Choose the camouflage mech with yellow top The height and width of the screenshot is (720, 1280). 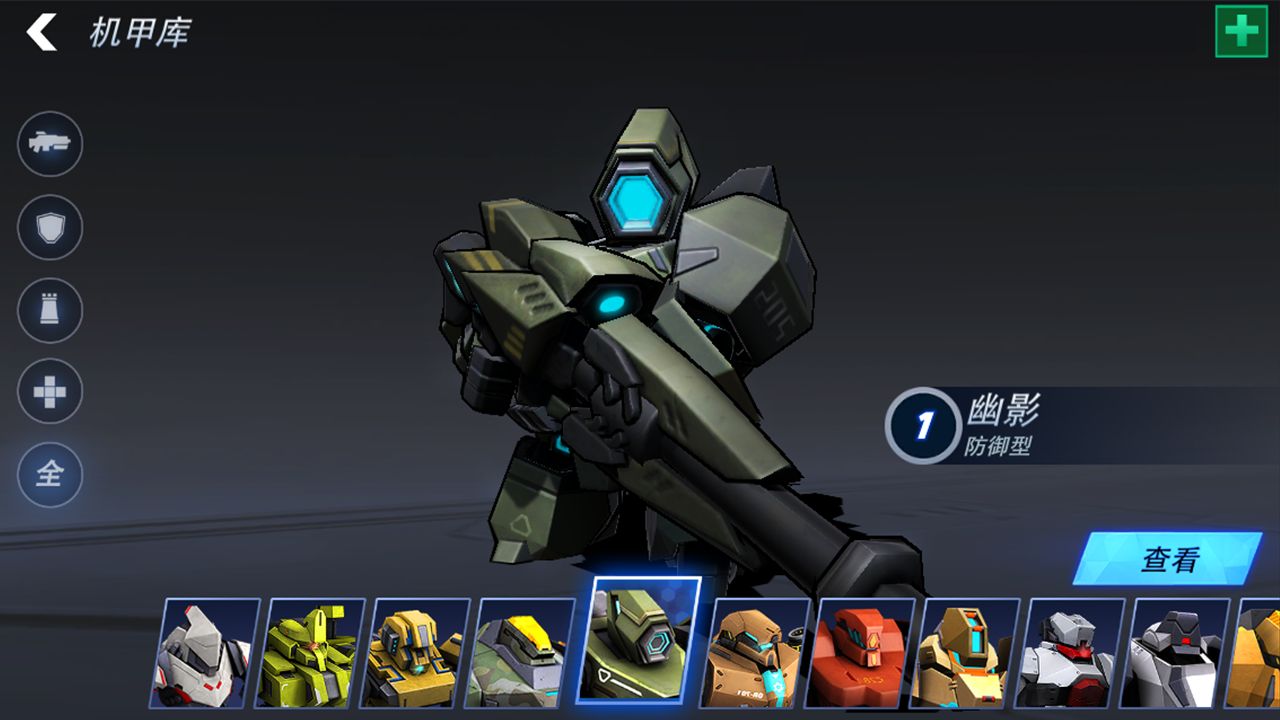[523, 653]
